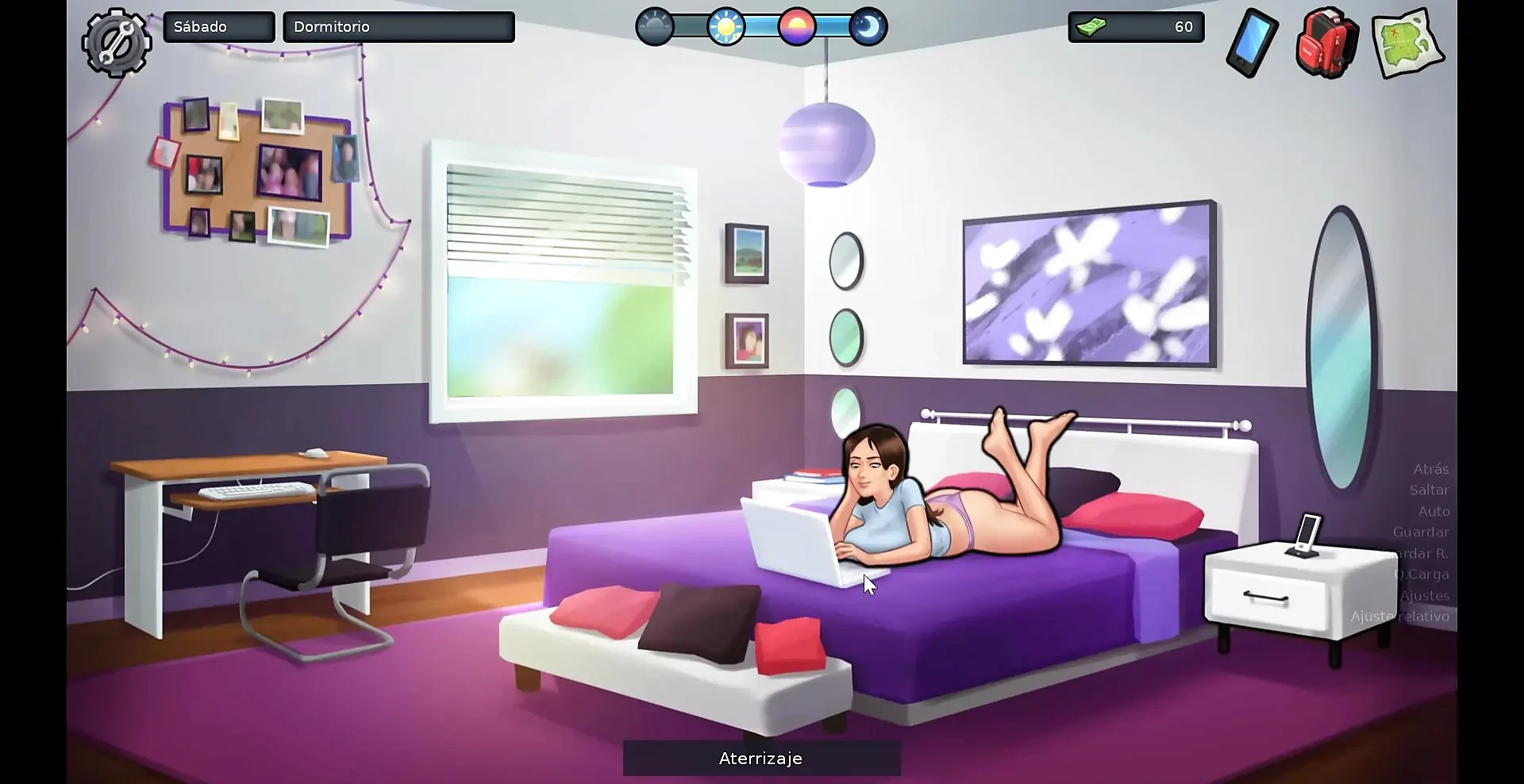Select Guardar to save the game

(1421, 532)
